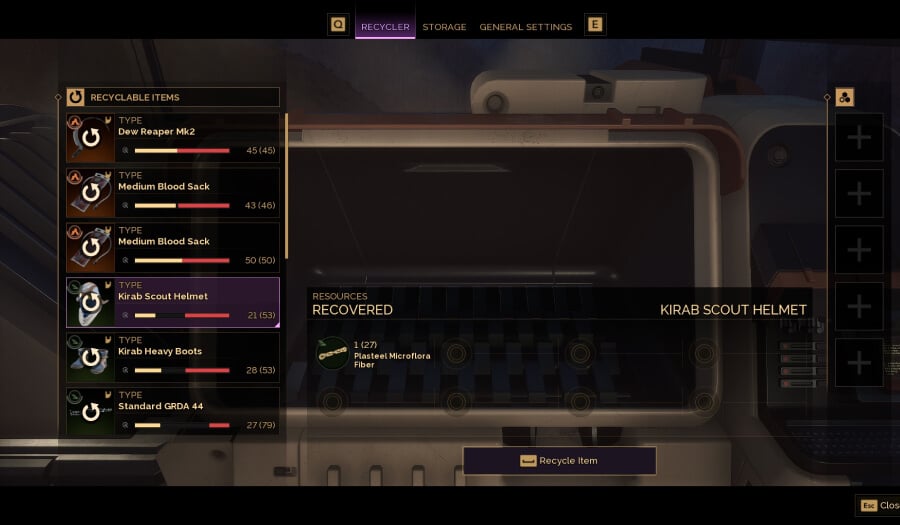Choose the Kirab Scout Helmet row
Screen dimensions: 900x525
[x=172, y=303]
